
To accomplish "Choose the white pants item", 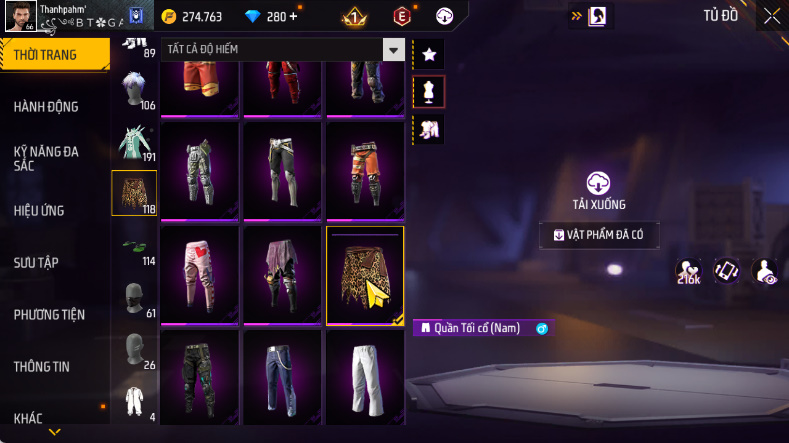I will (x=364, y=380).
